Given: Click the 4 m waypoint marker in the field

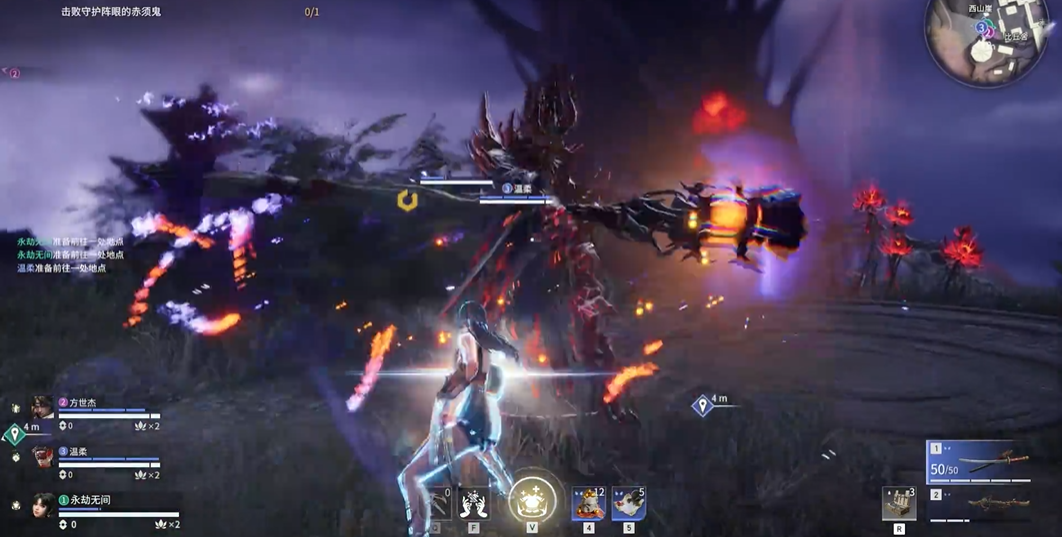Looking at the screenshot, I should tap(703, 404).
